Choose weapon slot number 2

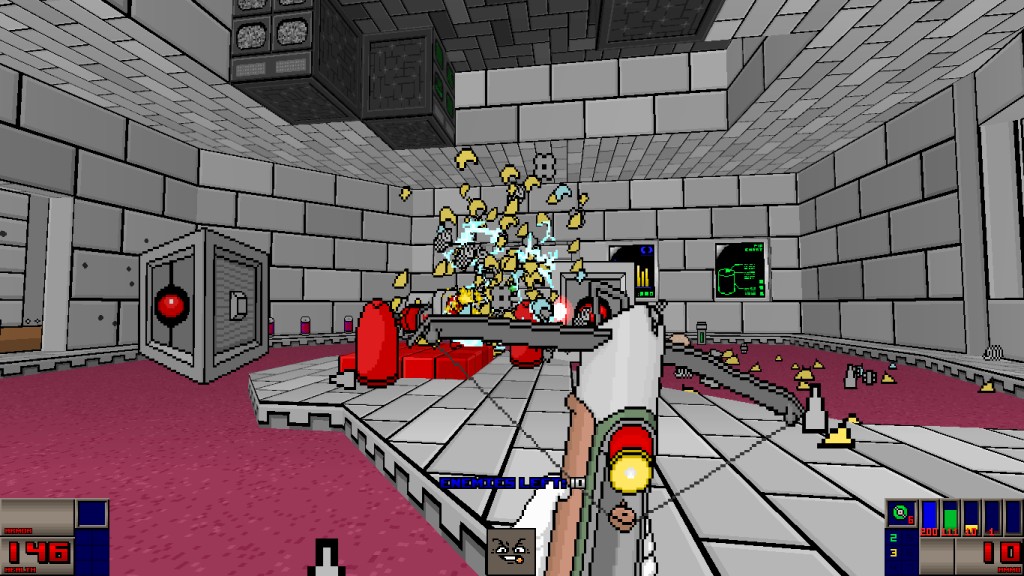pos(892,539)
